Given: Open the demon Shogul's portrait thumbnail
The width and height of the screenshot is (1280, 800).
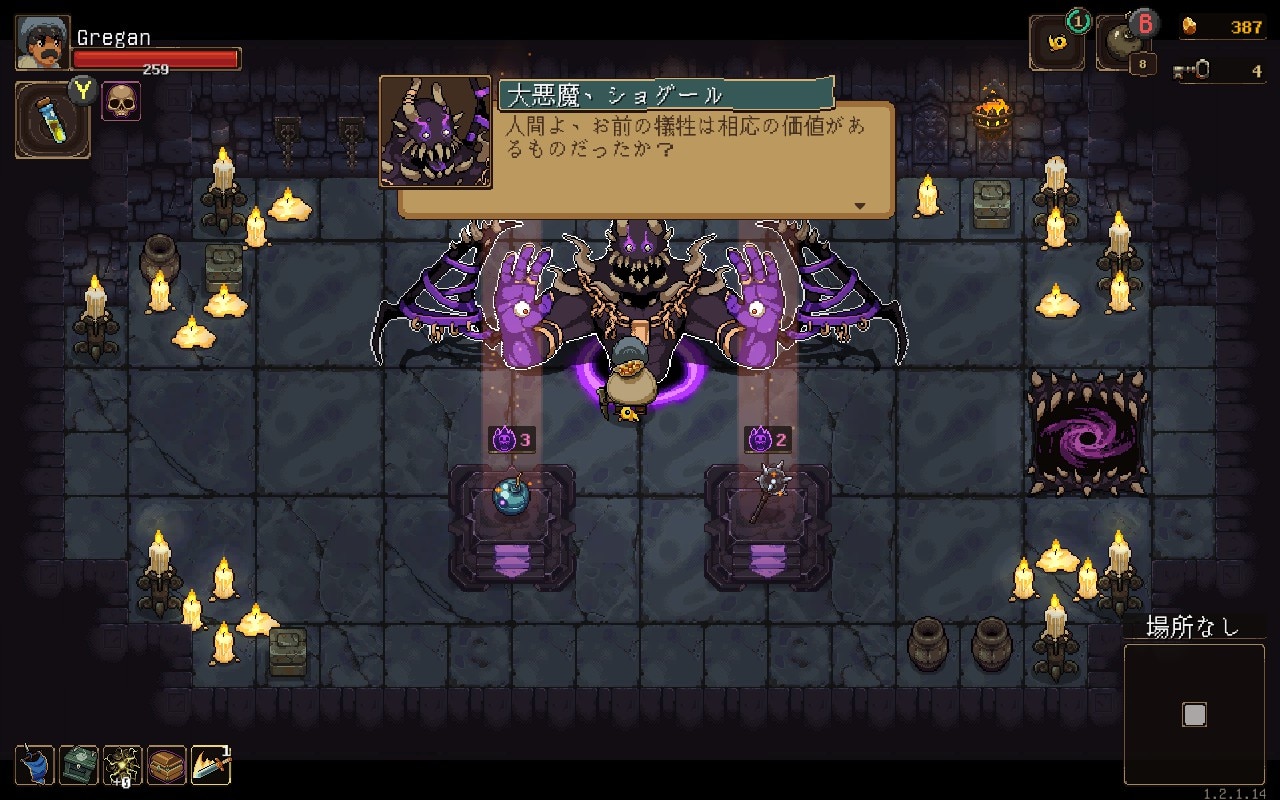Looking at the screenshot, I should (434, 133).
